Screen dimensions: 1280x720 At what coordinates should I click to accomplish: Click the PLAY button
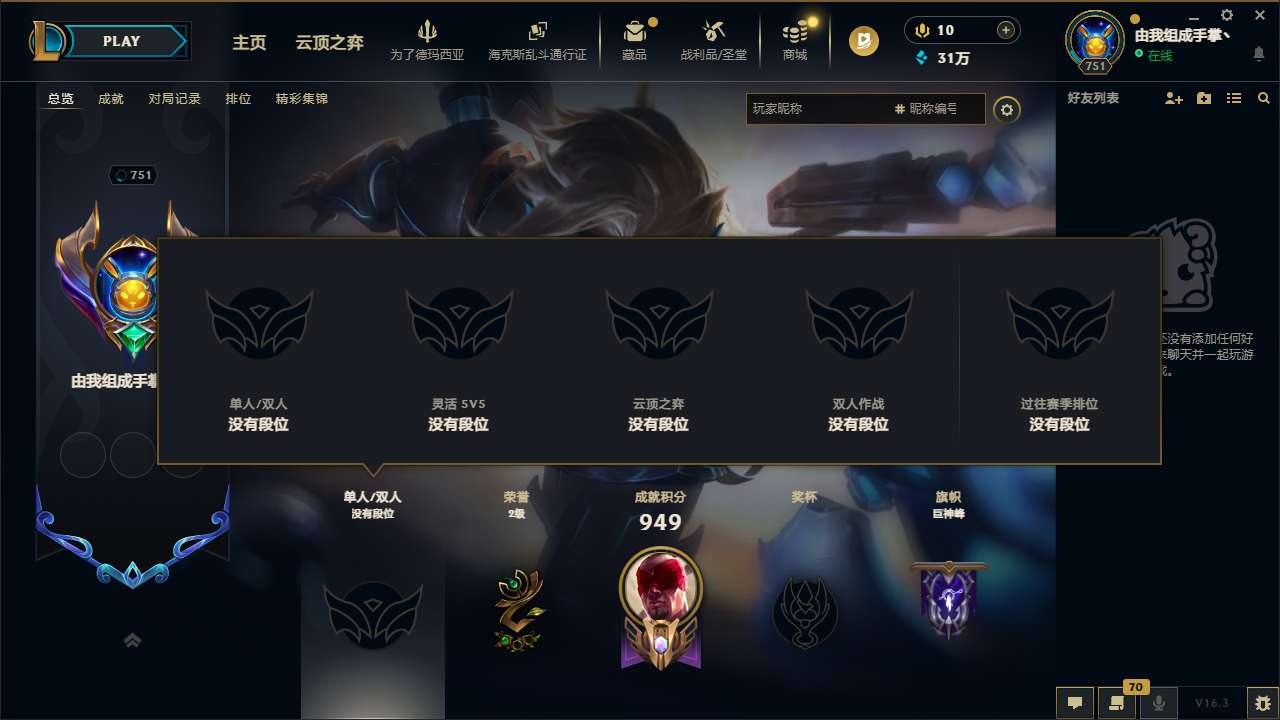(x=122, y=41)
